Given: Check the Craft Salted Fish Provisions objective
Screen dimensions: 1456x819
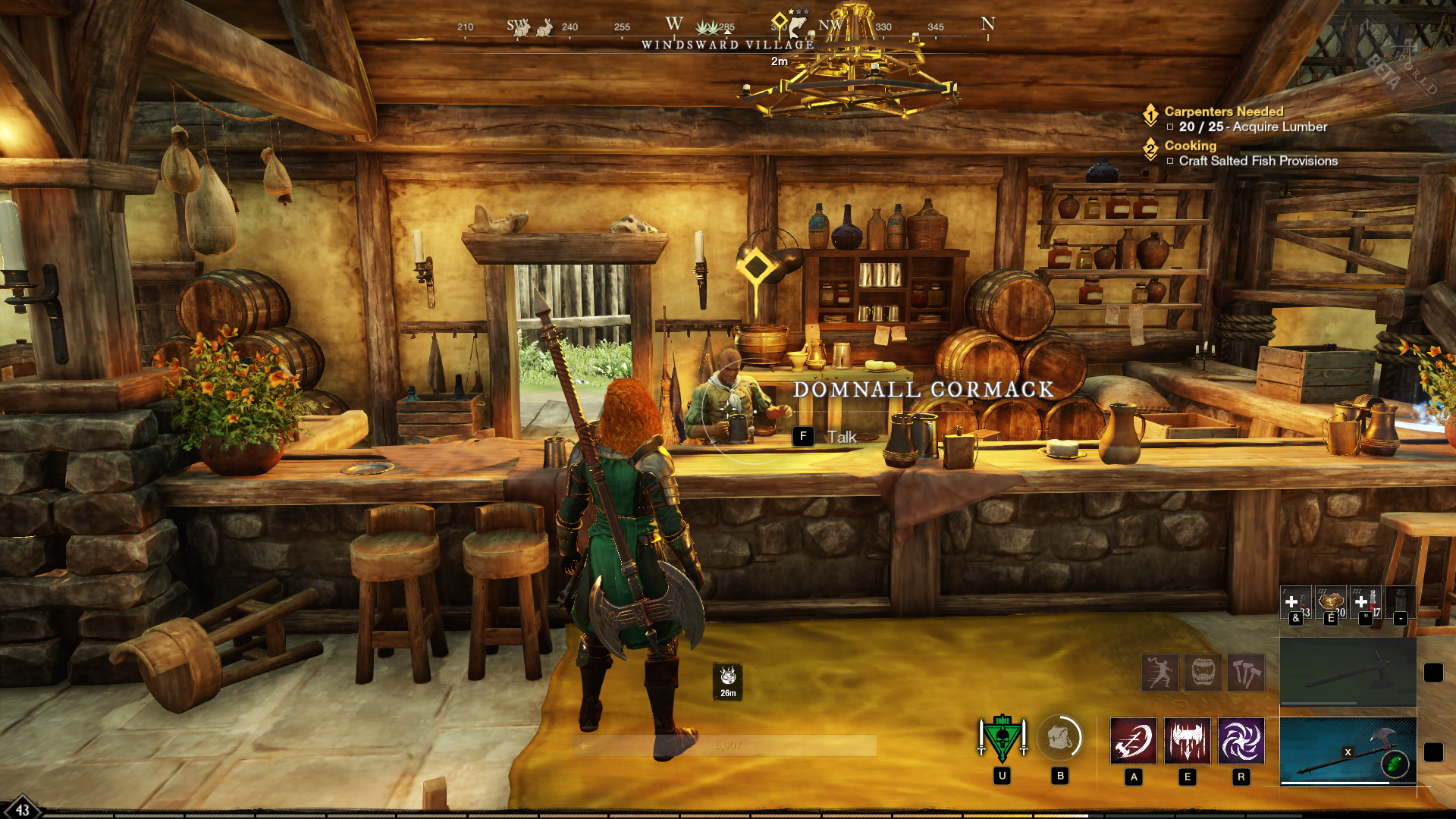Looking at the screenshot, I should (1169, 162).
